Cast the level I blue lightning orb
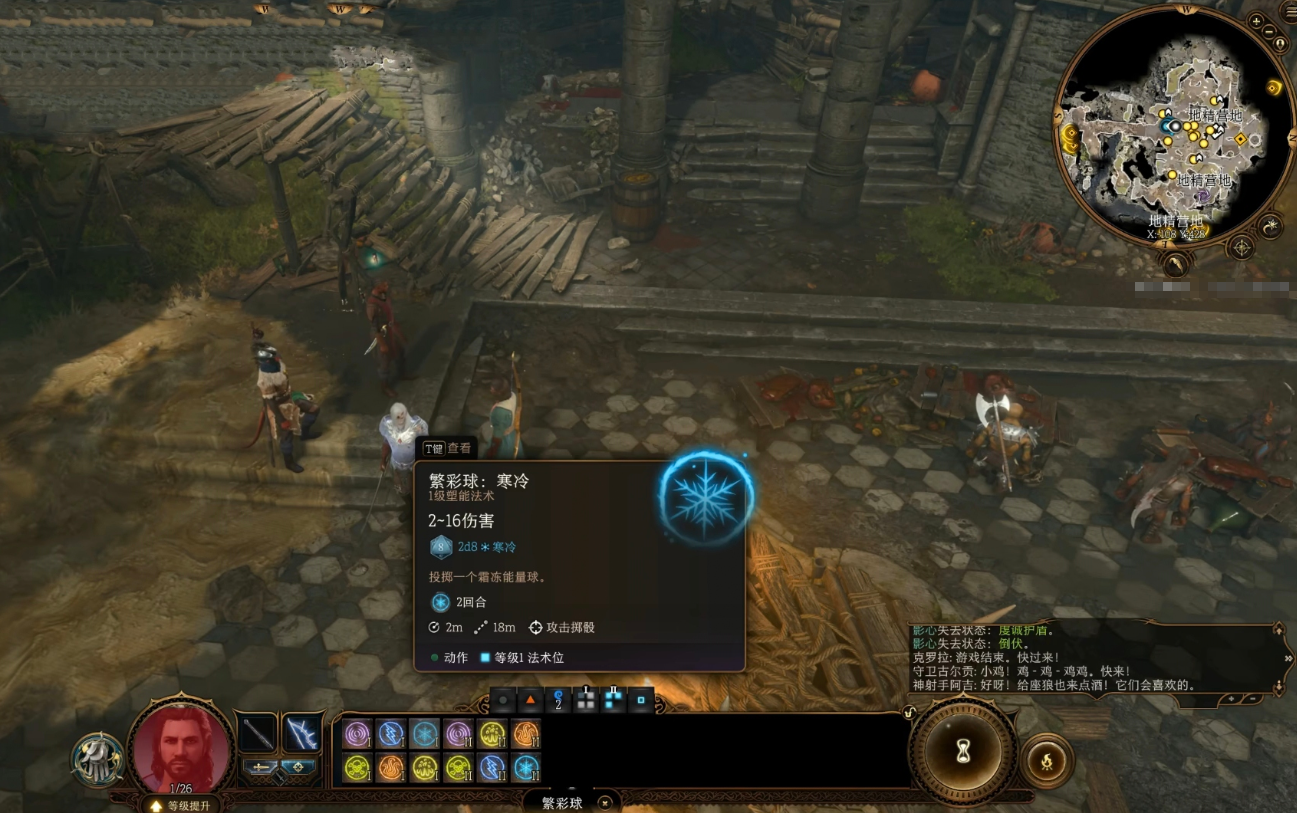This screenshot has width=1297, height=813. (x=391, y=735)
